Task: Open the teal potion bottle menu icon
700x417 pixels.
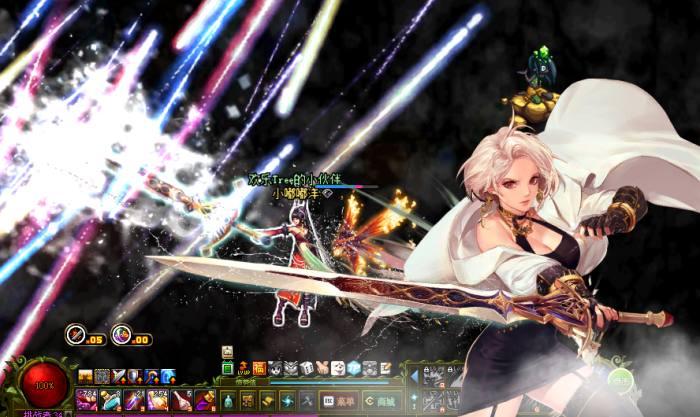Action: coord(230,400)
